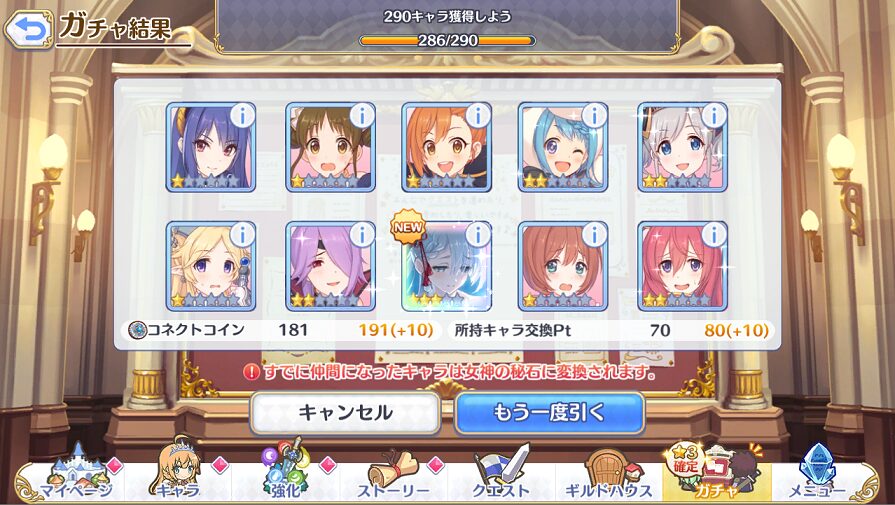This screenshot has height=505, width=895.
Task: Open info on the brown twin-bun character
Action: (x=360, y=115)
